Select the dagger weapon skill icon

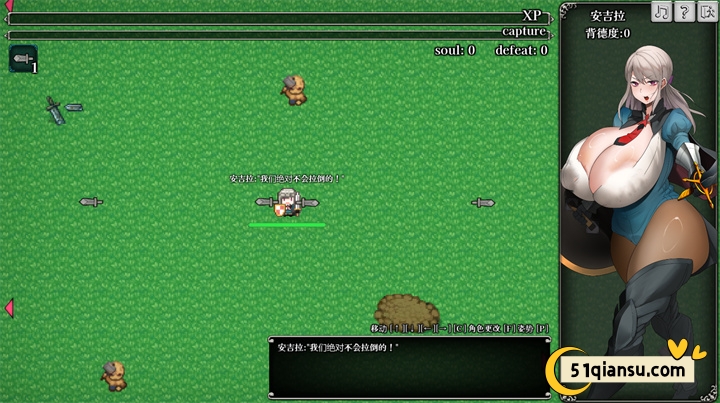click(23, 60)
